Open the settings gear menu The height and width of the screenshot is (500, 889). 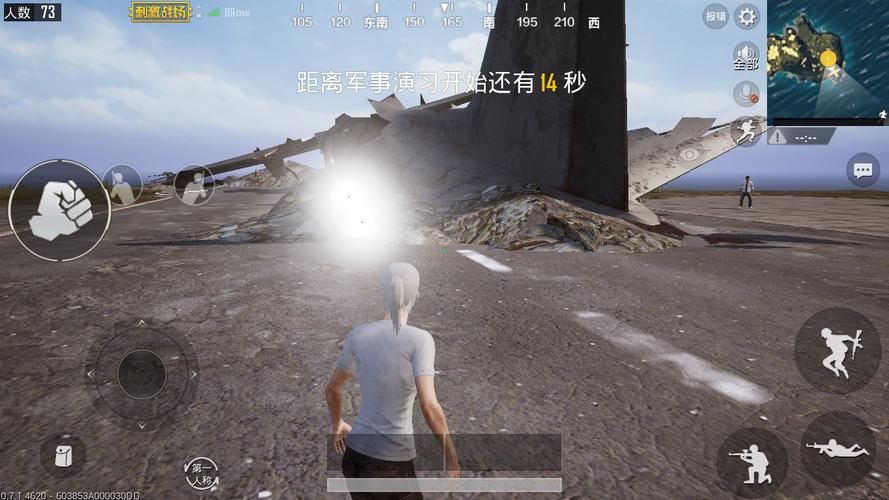coord(746,16)
